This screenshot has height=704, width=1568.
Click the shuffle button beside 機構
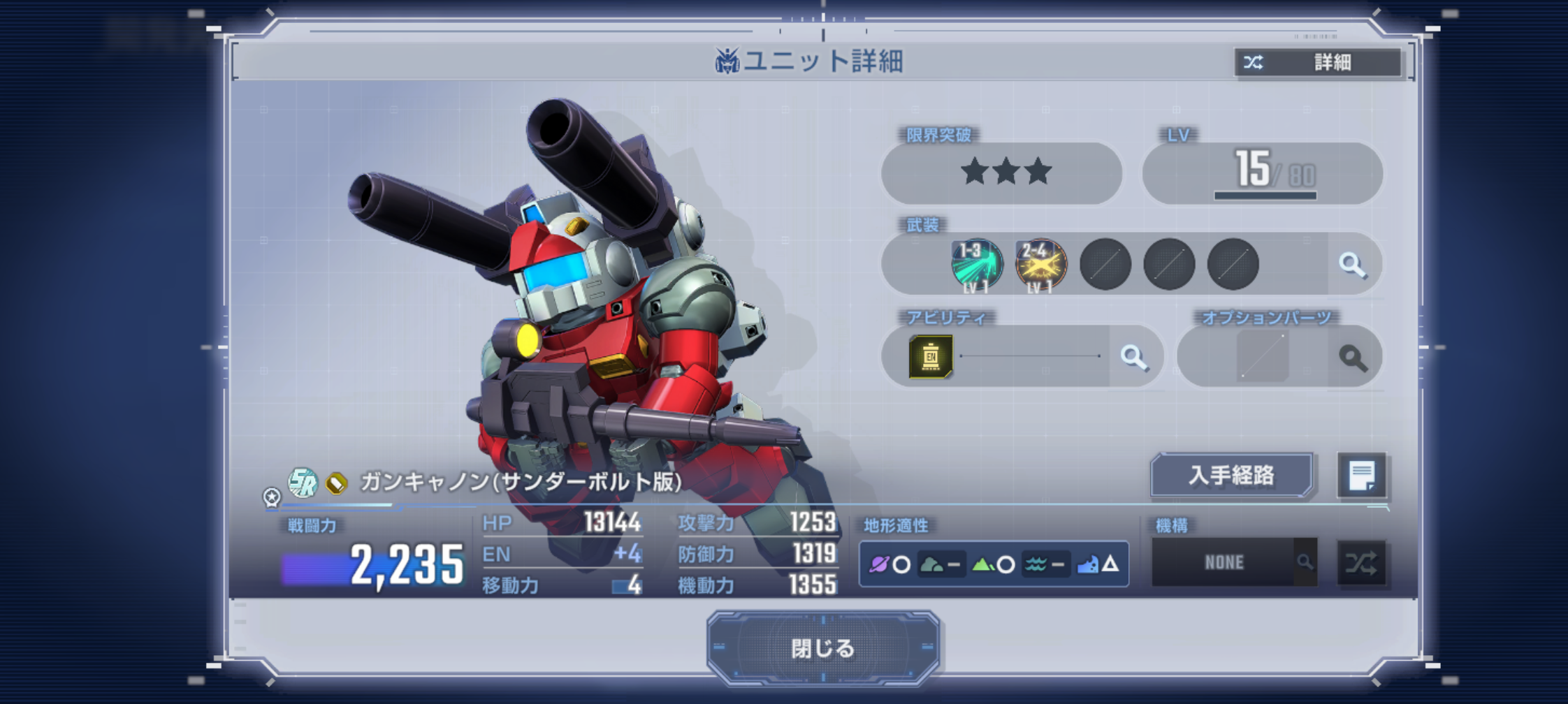click(x=1361, y=563)
